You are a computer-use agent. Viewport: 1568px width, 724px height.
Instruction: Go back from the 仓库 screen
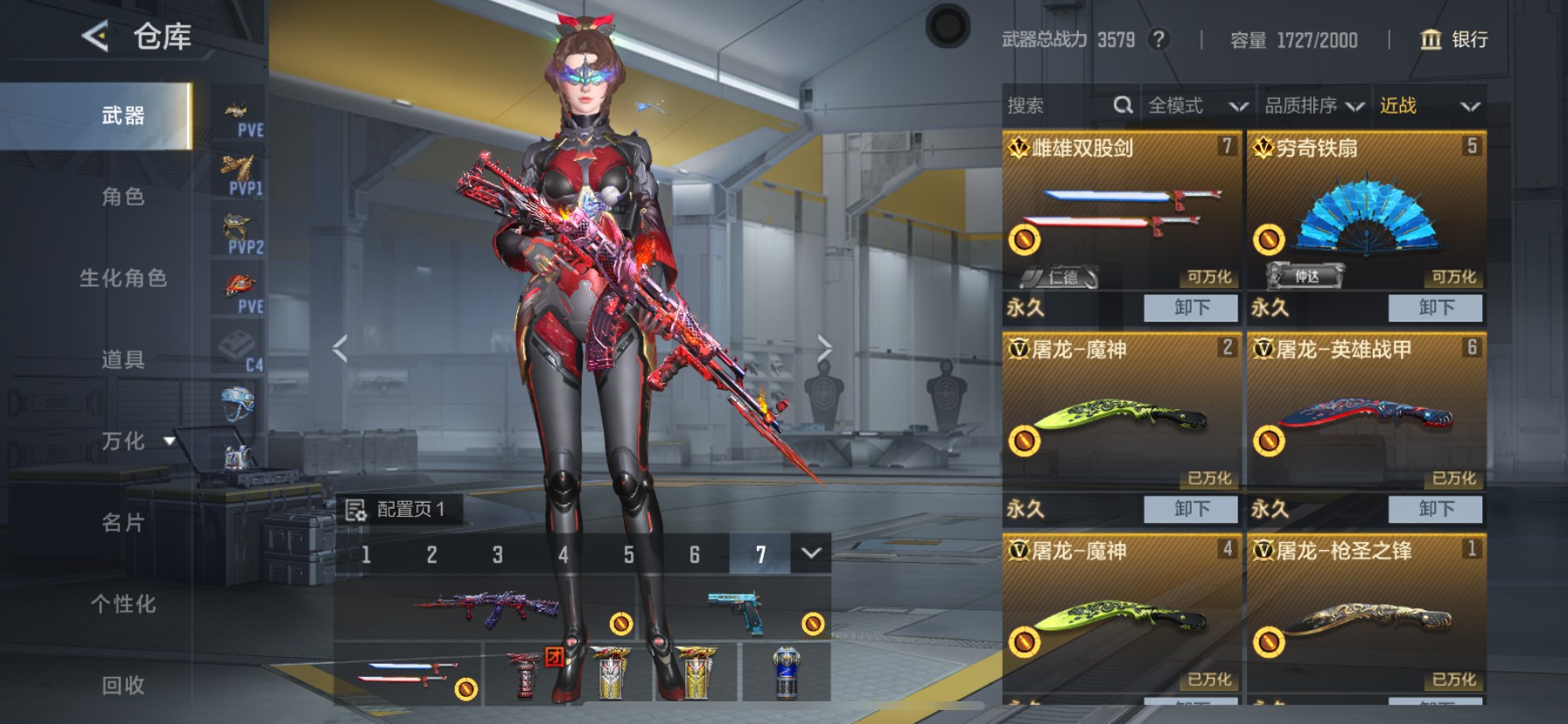tap(94, 37)
